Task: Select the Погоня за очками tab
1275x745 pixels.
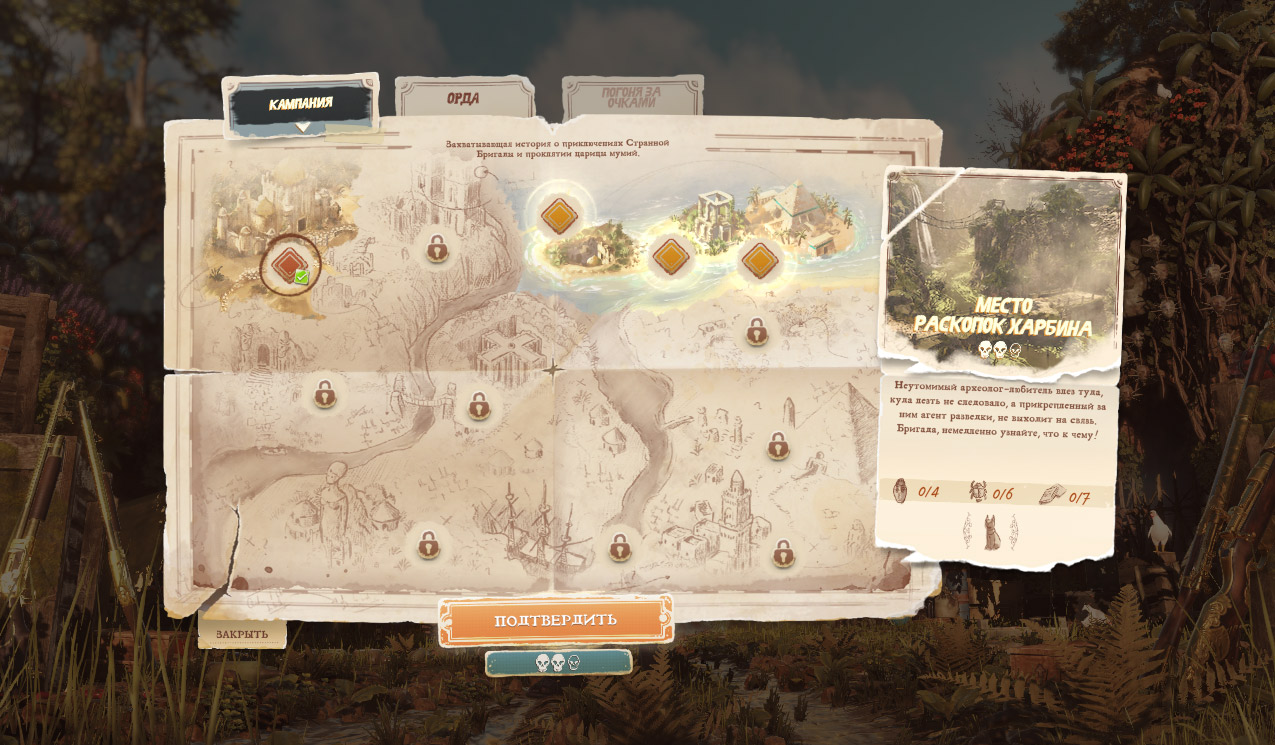Action: coord(629,98)
